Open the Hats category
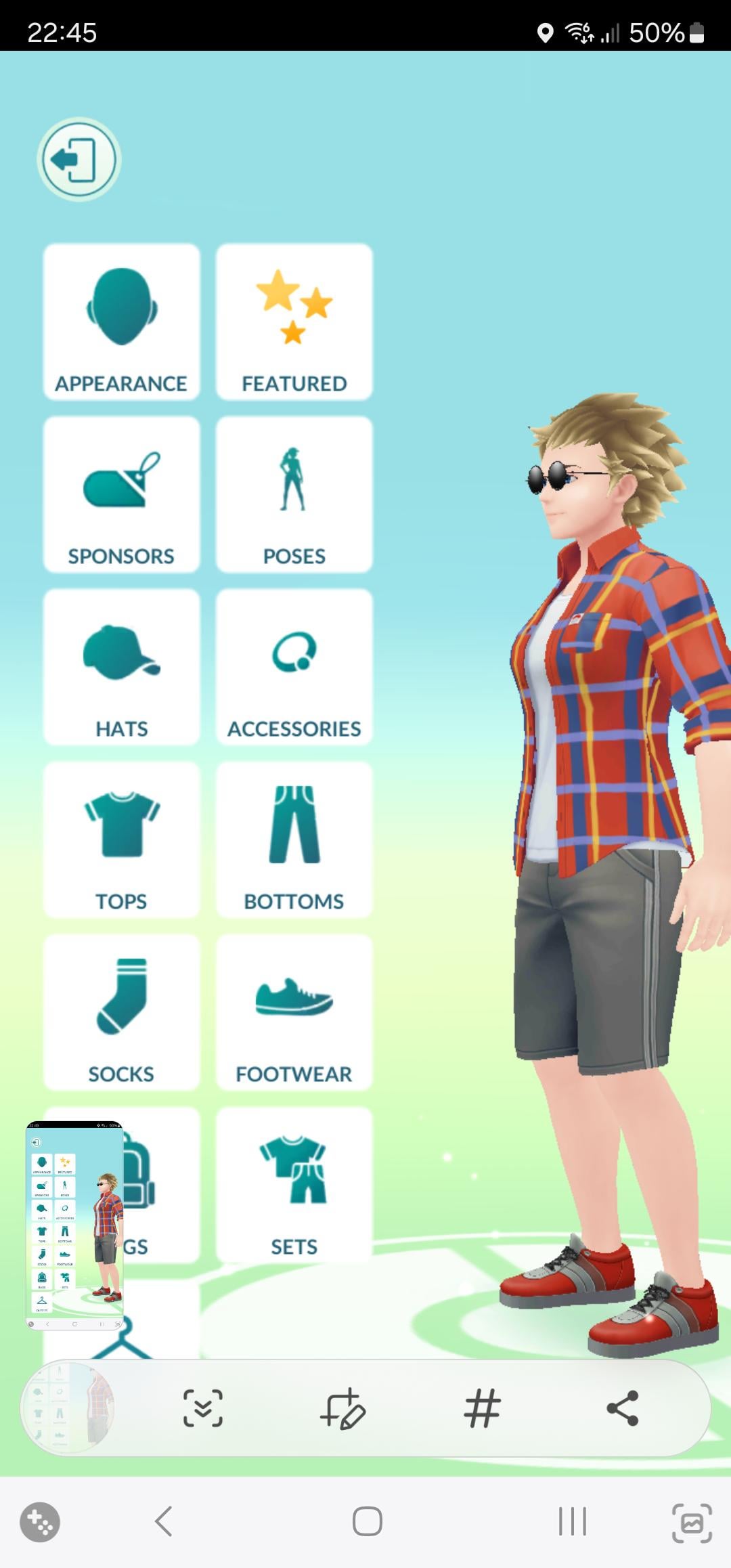Screen dimensions: 731x1568 click(122, 668)
